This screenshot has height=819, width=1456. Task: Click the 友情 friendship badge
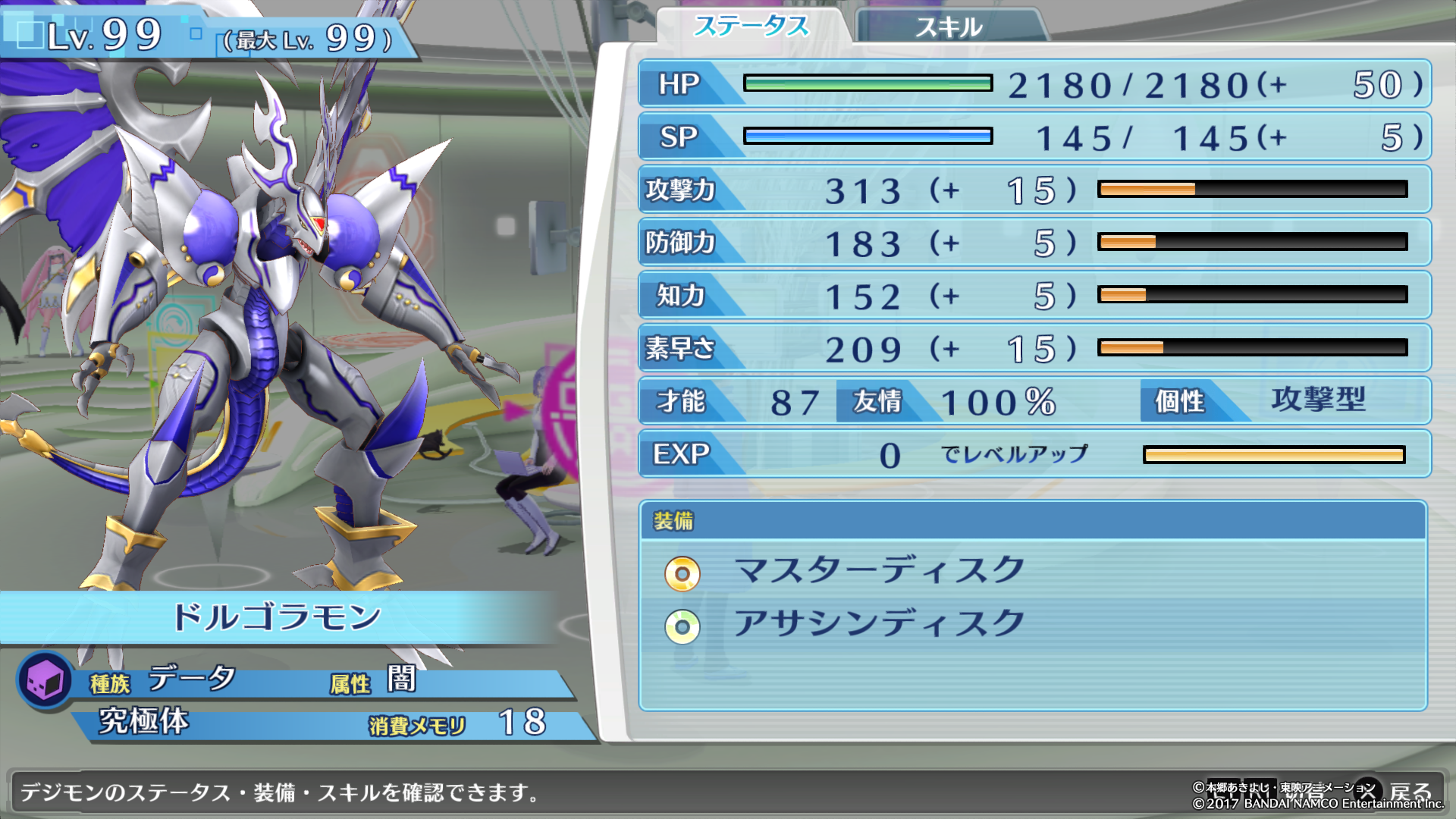pyautogui.click(x=877, y=403)
